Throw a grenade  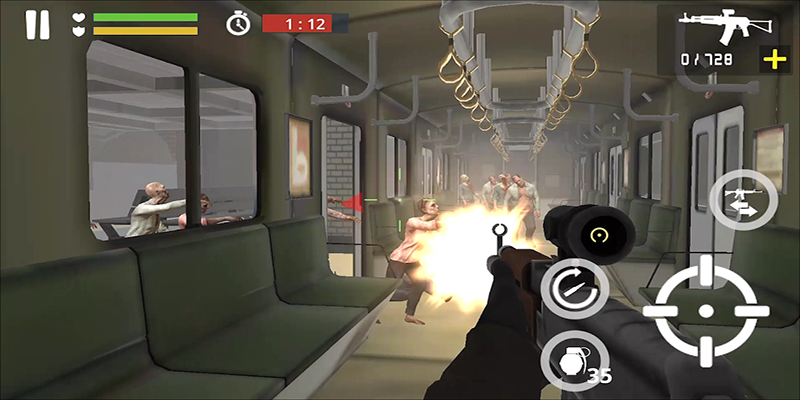[x=567, y=359]
